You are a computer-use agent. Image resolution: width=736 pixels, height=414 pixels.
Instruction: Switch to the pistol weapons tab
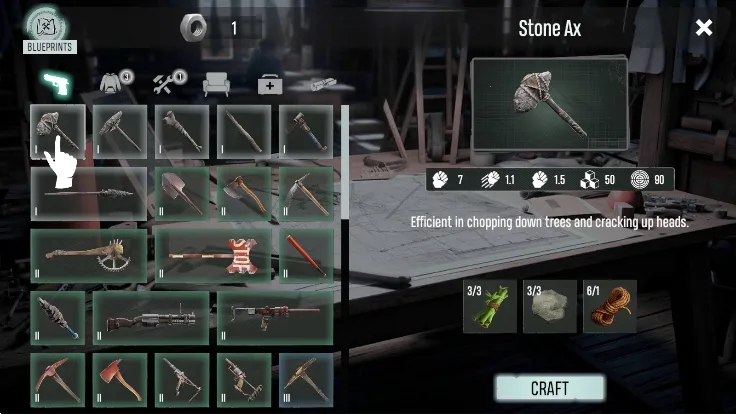coord(54,84)
